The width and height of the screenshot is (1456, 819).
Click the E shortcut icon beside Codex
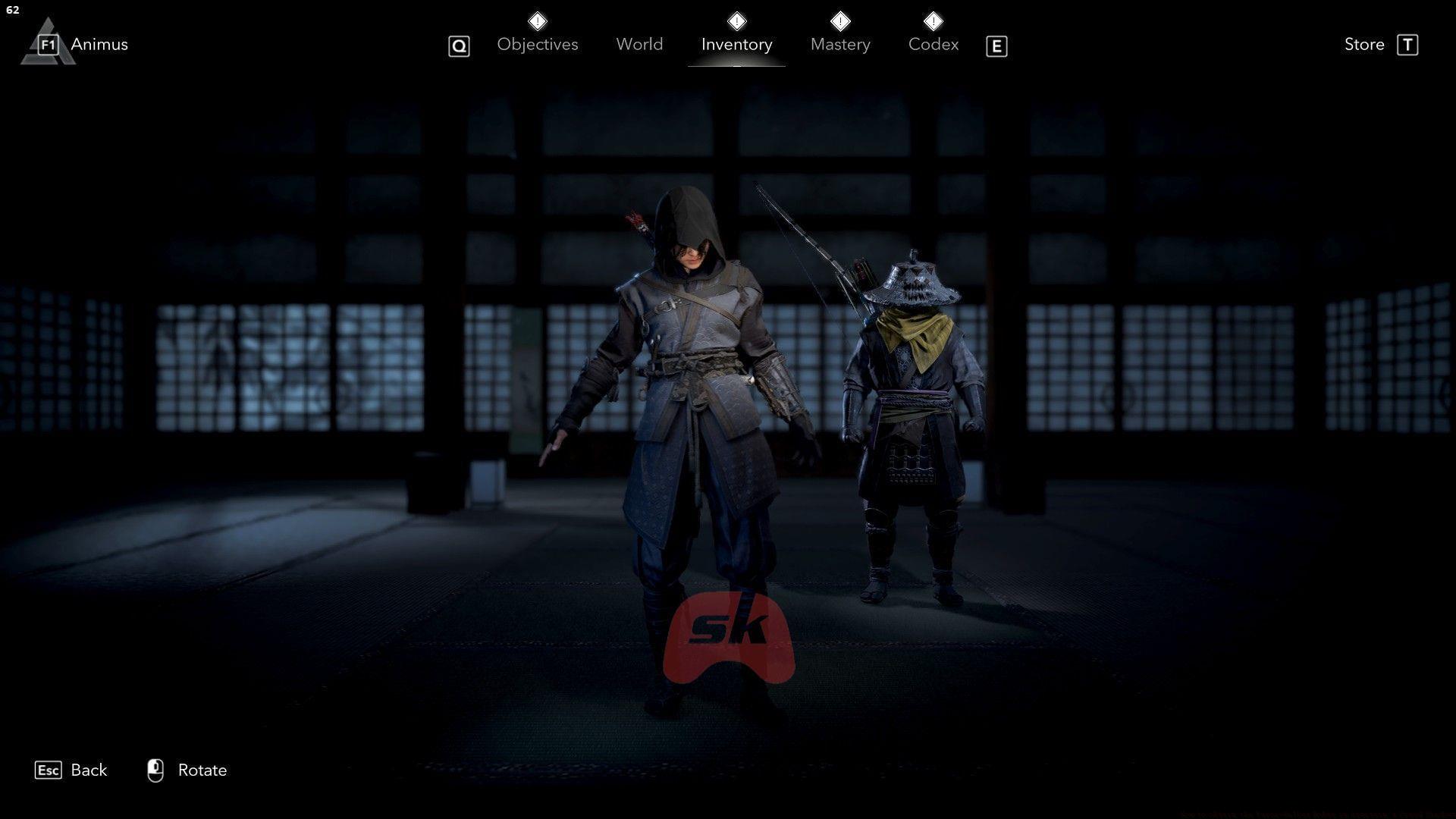tap(996, 45)
